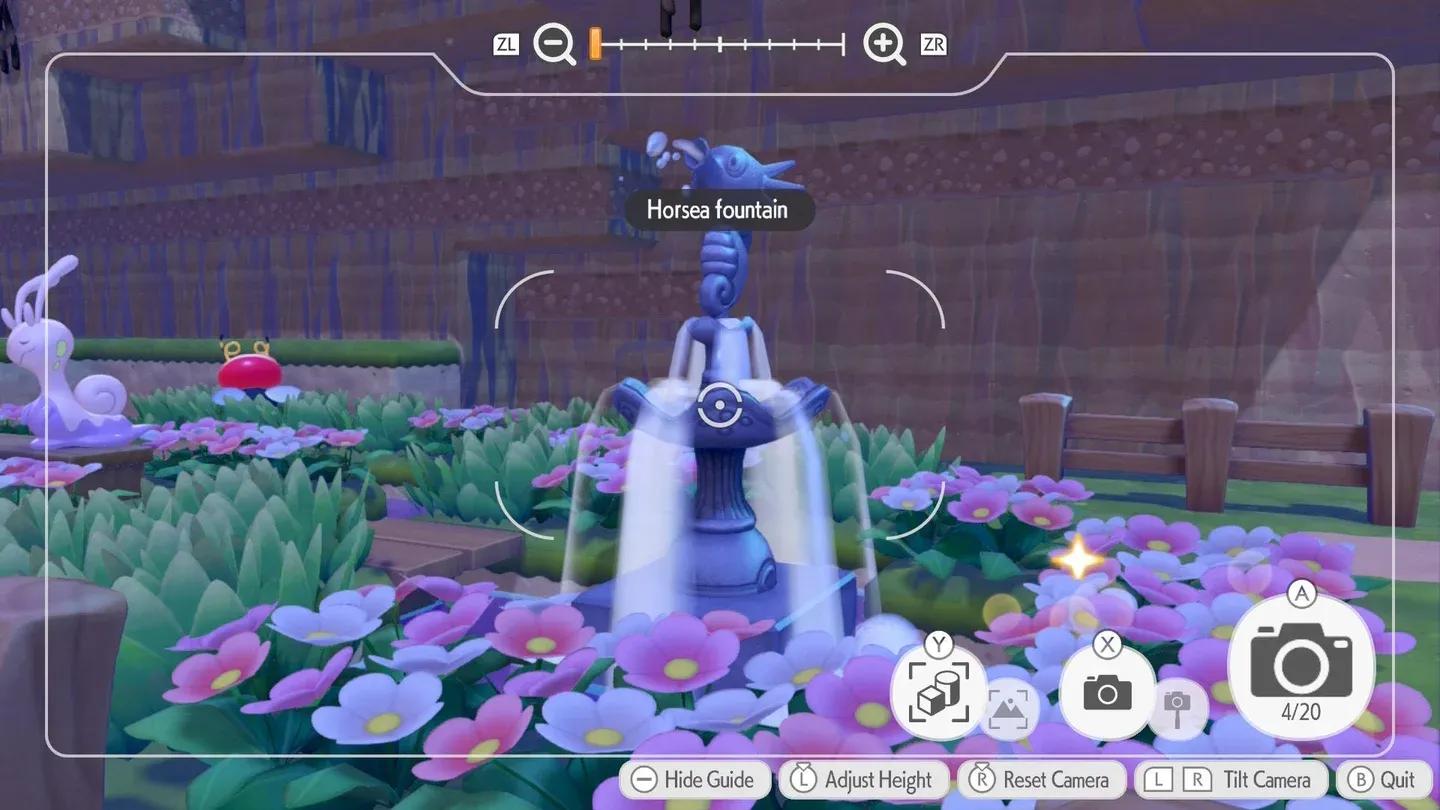The width and height of the screenshot is (1440, 810).
Task: Activate Adjust Height control
Action: (x=862, y=779)
